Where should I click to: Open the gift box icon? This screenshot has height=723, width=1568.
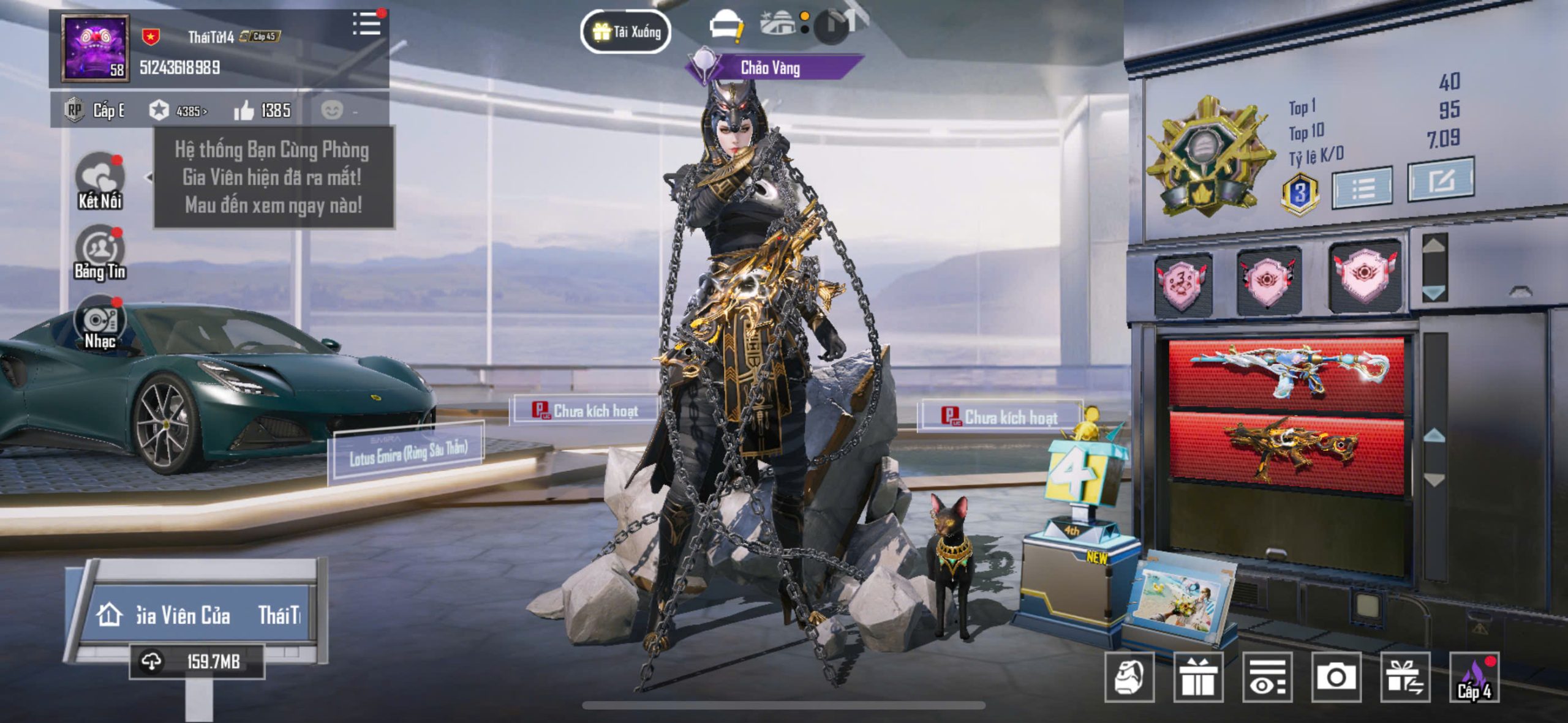tap(1198, 677)
